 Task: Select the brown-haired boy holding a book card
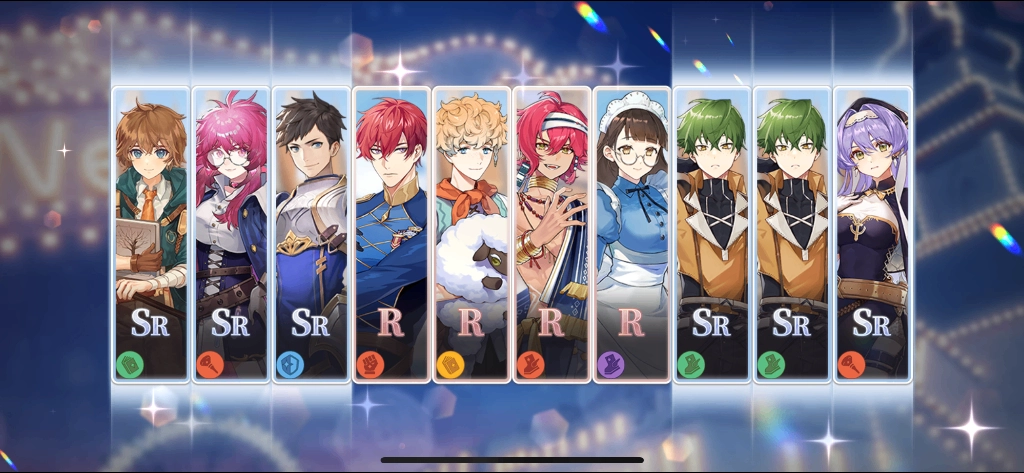point(151,235)
